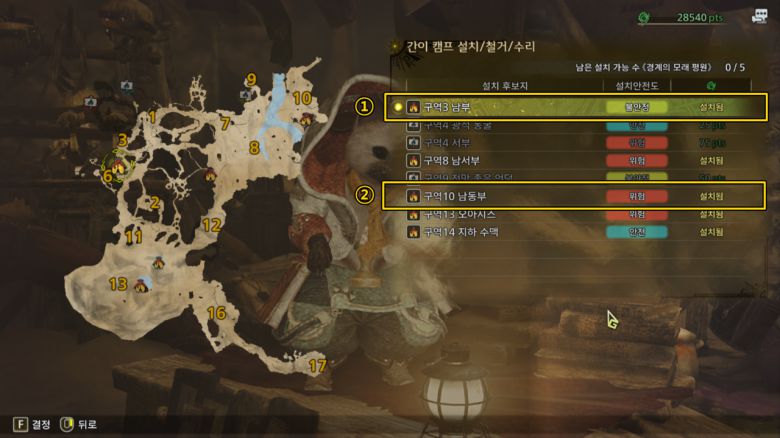Select the camp marker beside area 10
780x438 pixels.
[306, 120]
